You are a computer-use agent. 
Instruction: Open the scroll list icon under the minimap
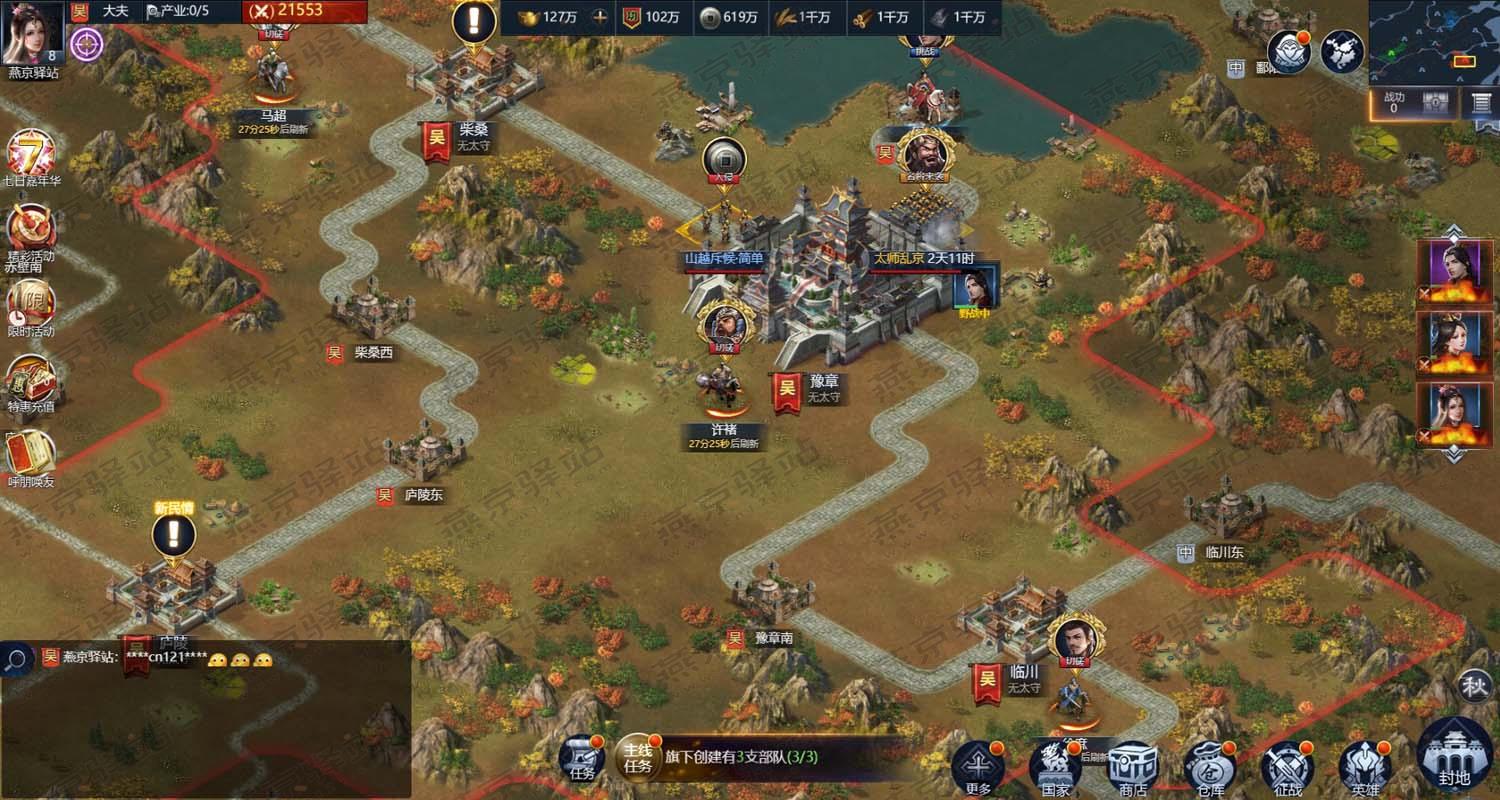(1482, 103)
